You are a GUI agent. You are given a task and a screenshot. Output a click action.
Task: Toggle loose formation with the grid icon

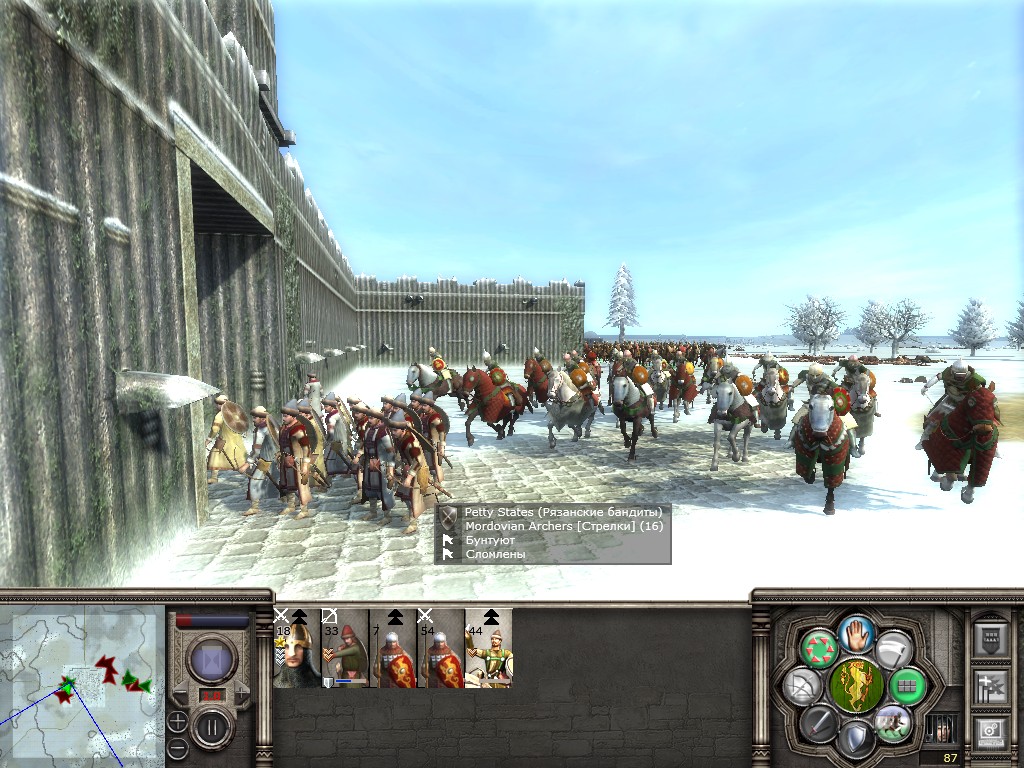tap(908, 685)
